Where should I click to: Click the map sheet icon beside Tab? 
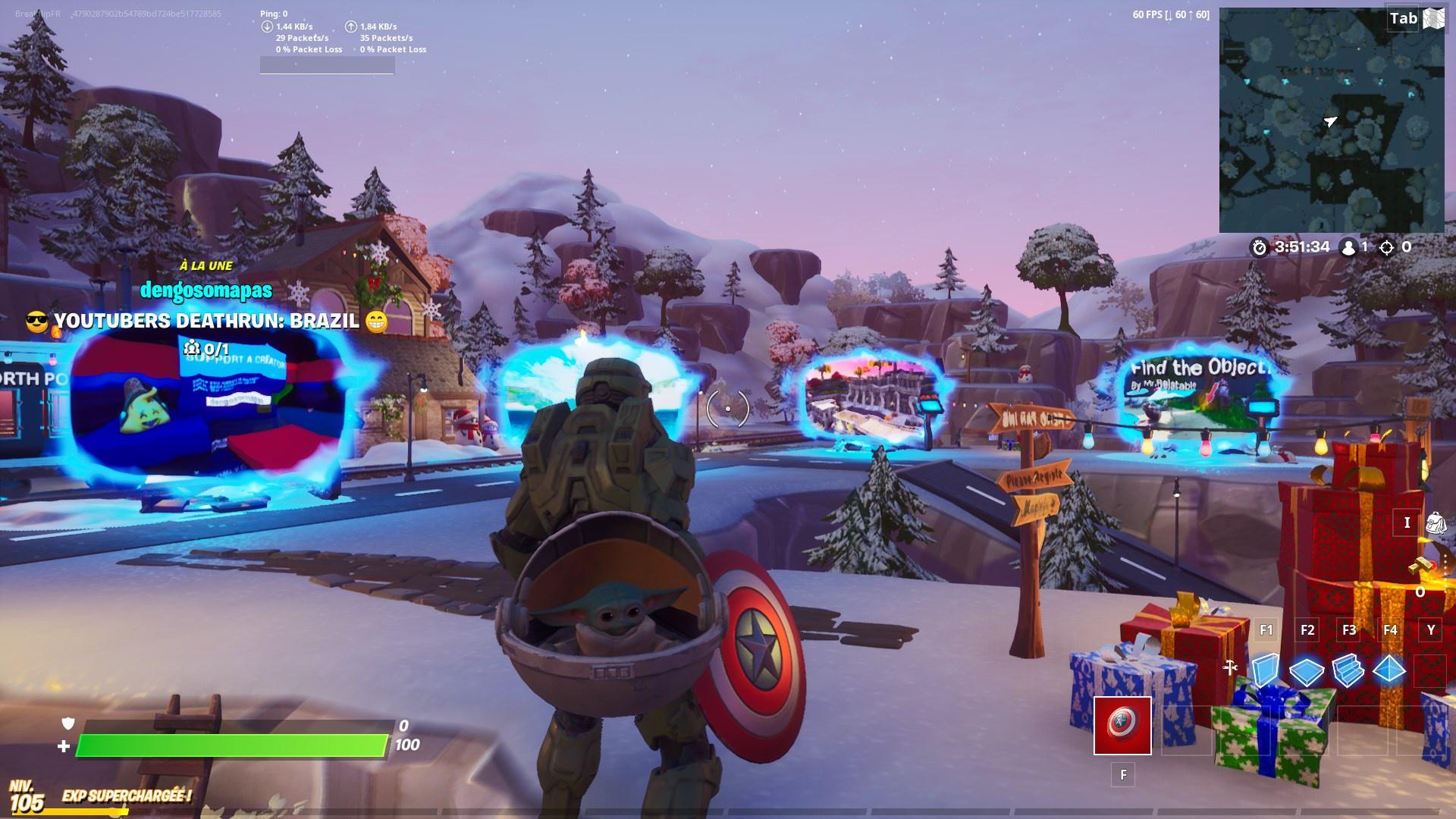(x=1432, y=17)
